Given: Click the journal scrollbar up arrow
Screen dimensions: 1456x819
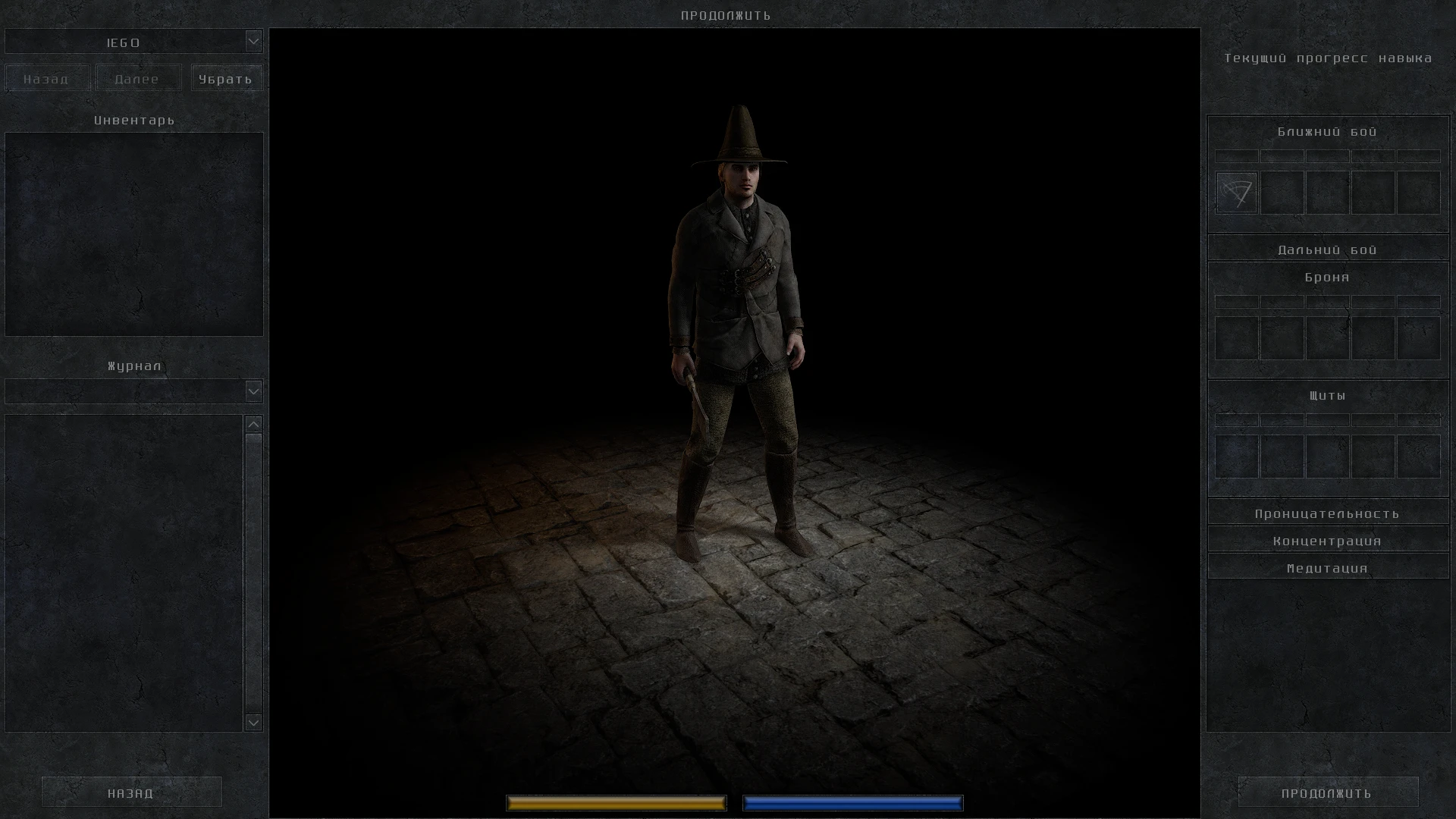Looking at the screenshot, I should pos(253,425).
